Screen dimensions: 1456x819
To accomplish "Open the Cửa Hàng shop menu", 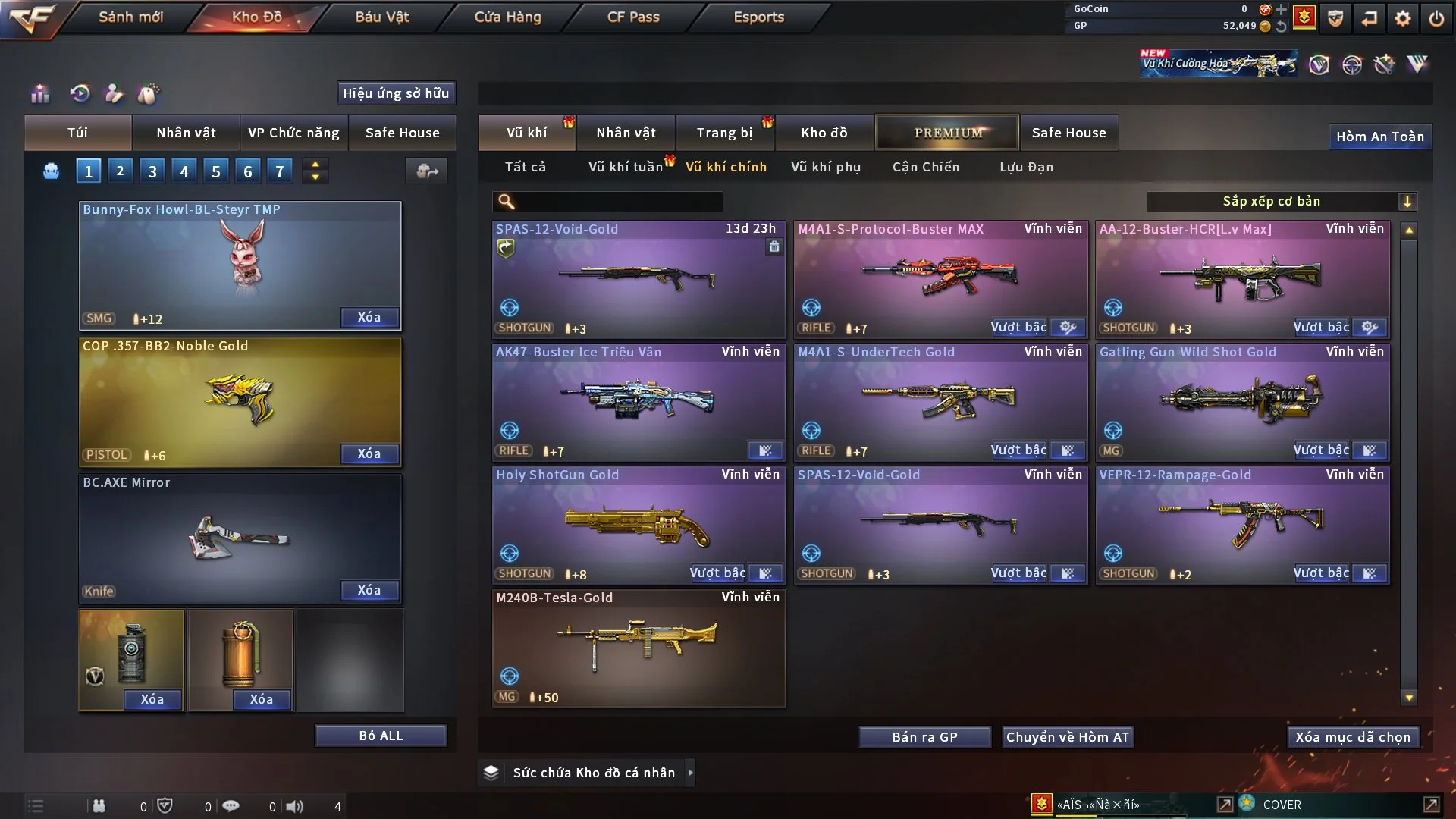I will [x=507, y=17].
